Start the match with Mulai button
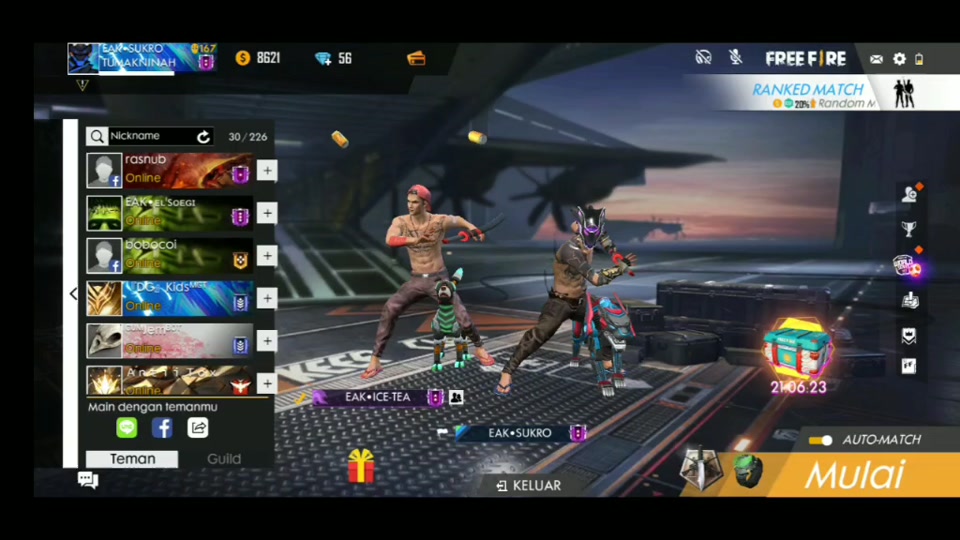The width and height of the screenshot is (960, 540). [x=853, y=474]
